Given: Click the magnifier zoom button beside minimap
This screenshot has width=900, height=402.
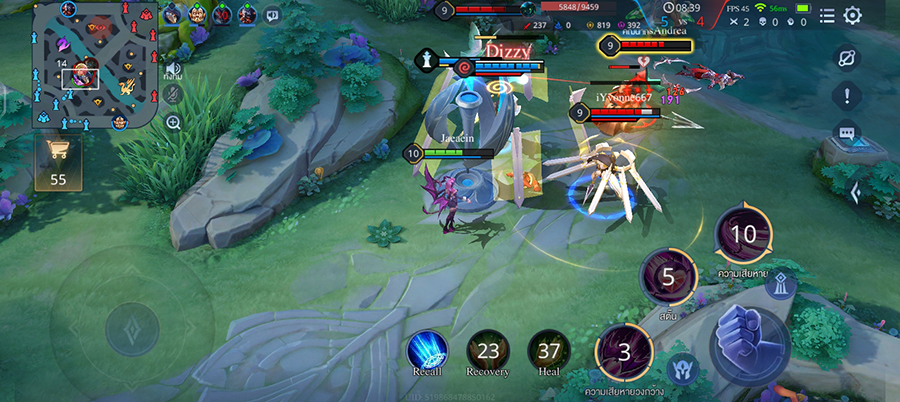Looking at the screenshot, I should pos(173,123).
